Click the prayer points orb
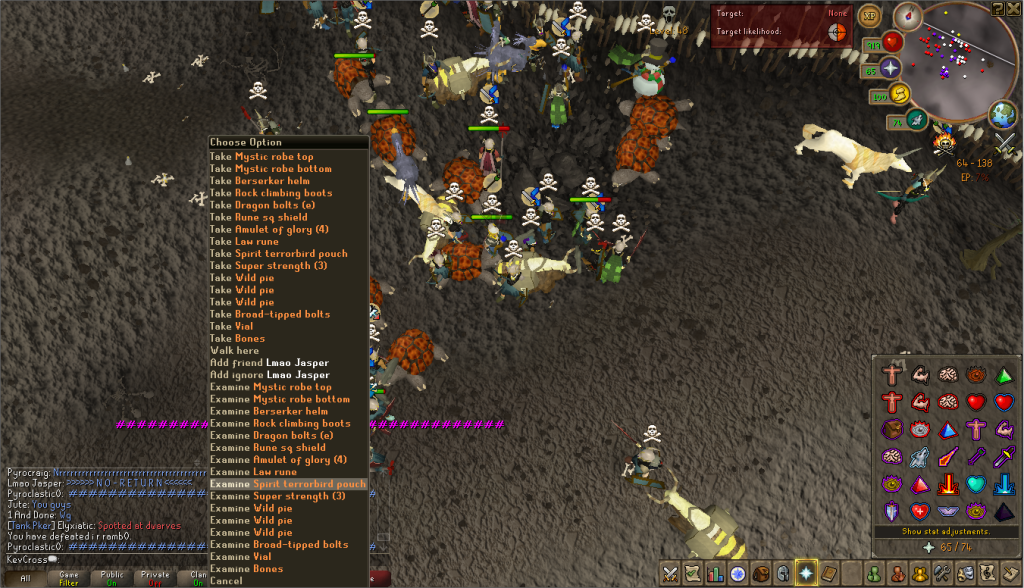Image resolution: width=1024 pixels, height=588 pixels. [x=889, y=68]
